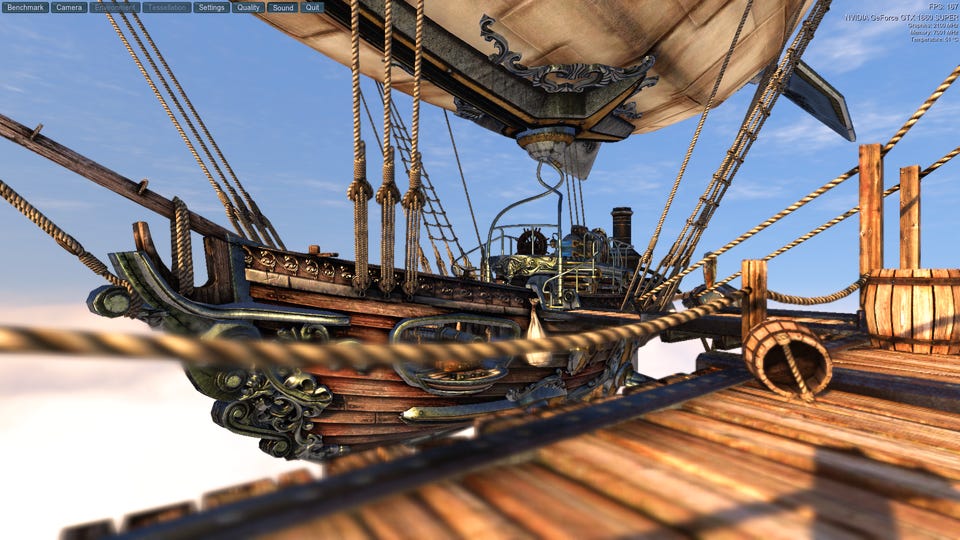Start the Benchmark run
Viewport: 960px width, 540px height.
pos(26,7)
